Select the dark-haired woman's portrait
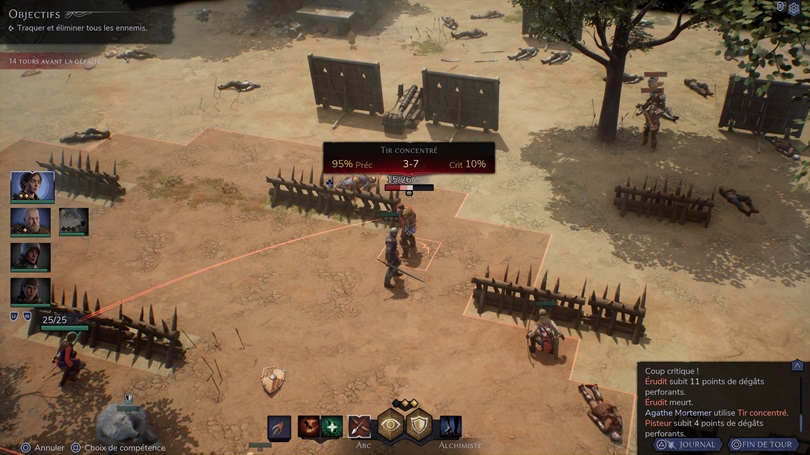 pyautogui.click(x=32, y=186)
